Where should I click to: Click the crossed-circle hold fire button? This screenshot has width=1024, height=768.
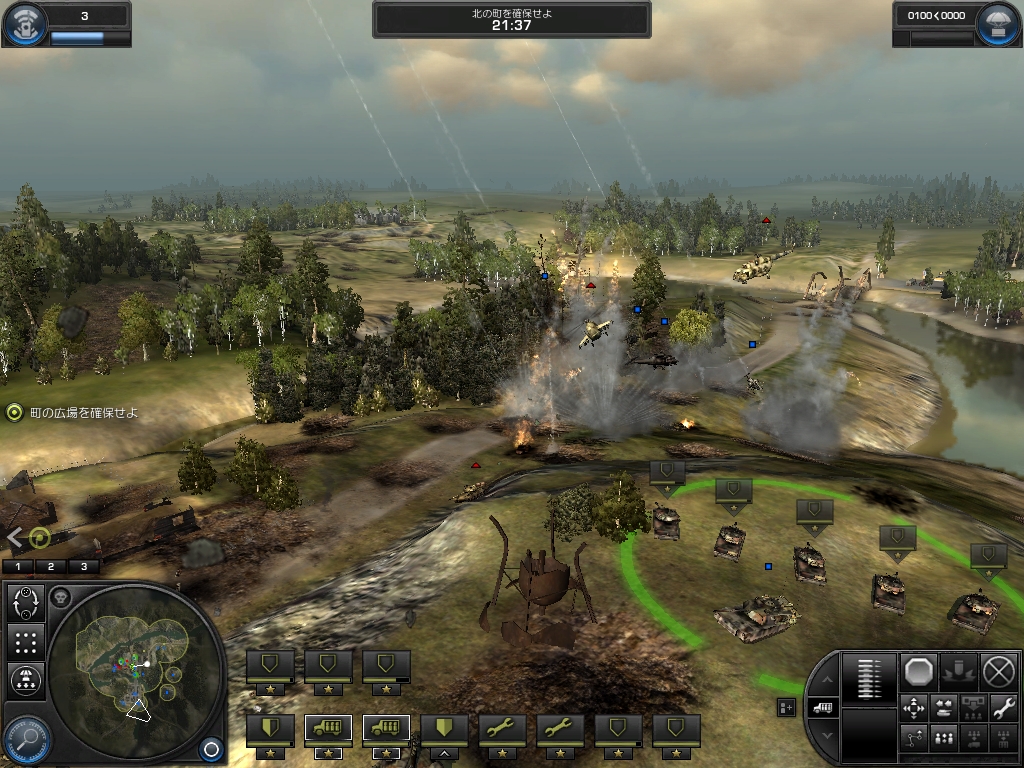[x=998, y=670]
